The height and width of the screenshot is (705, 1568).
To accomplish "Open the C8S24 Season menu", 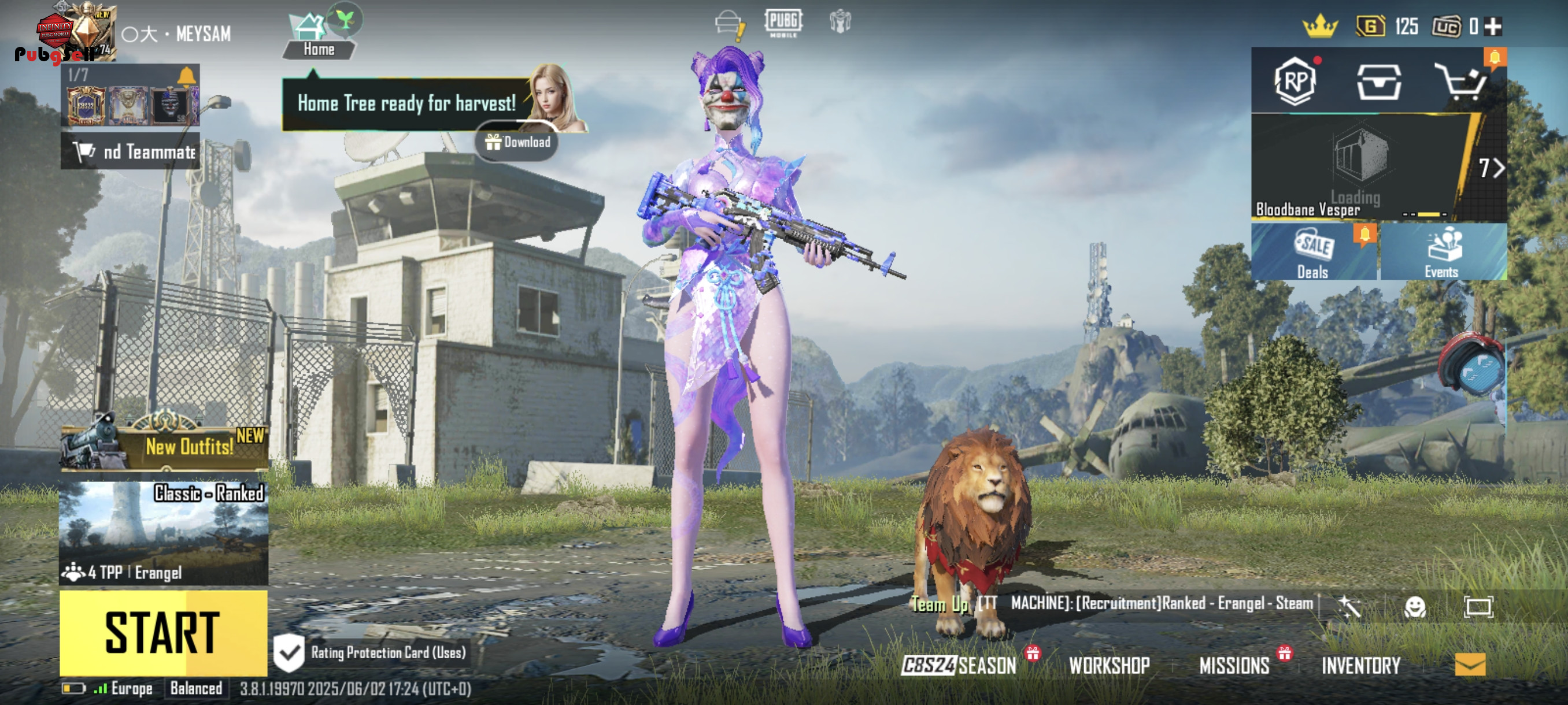I will click(959, 666).
